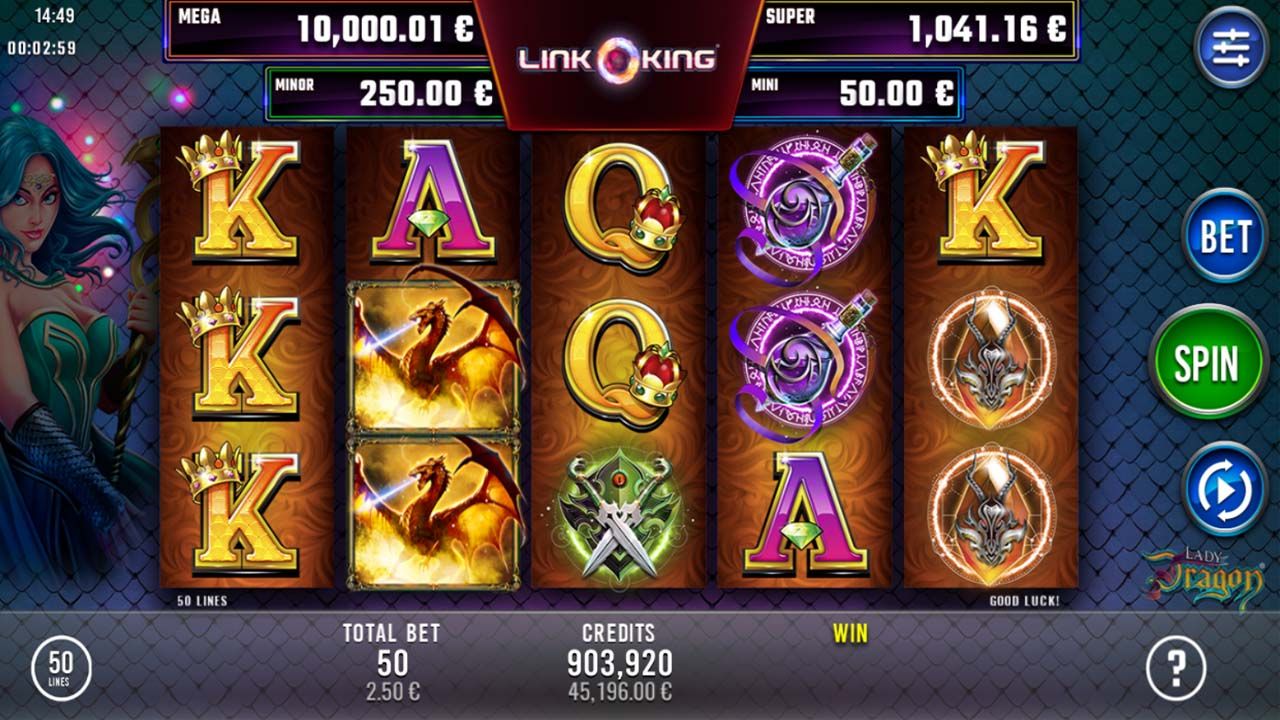Open the settings sliders menu
Screen dimensions: 1280x720
(1231, 47)
